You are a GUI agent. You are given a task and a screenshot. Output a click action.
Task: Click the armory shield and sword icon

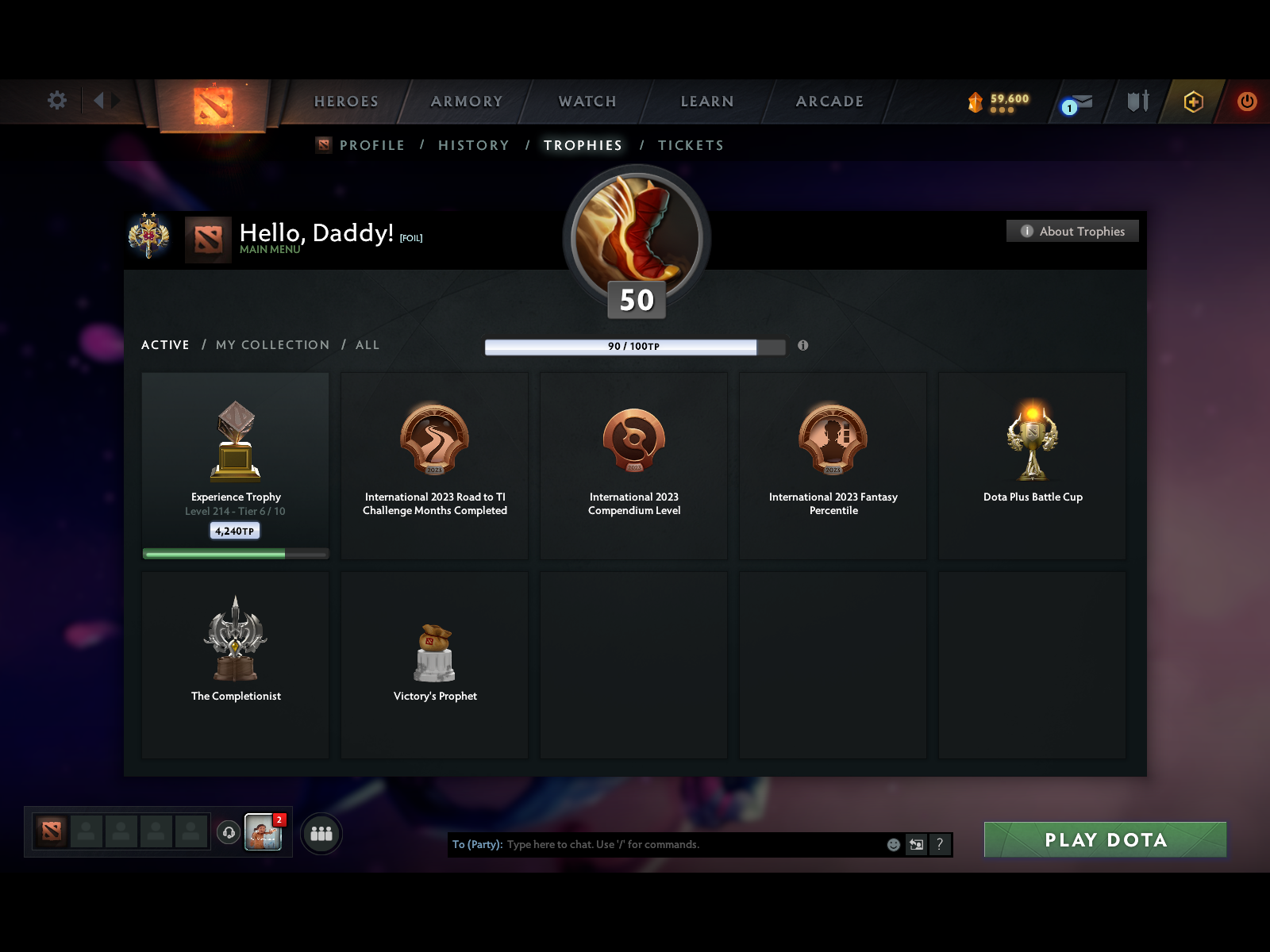[x=1137, y=102]
